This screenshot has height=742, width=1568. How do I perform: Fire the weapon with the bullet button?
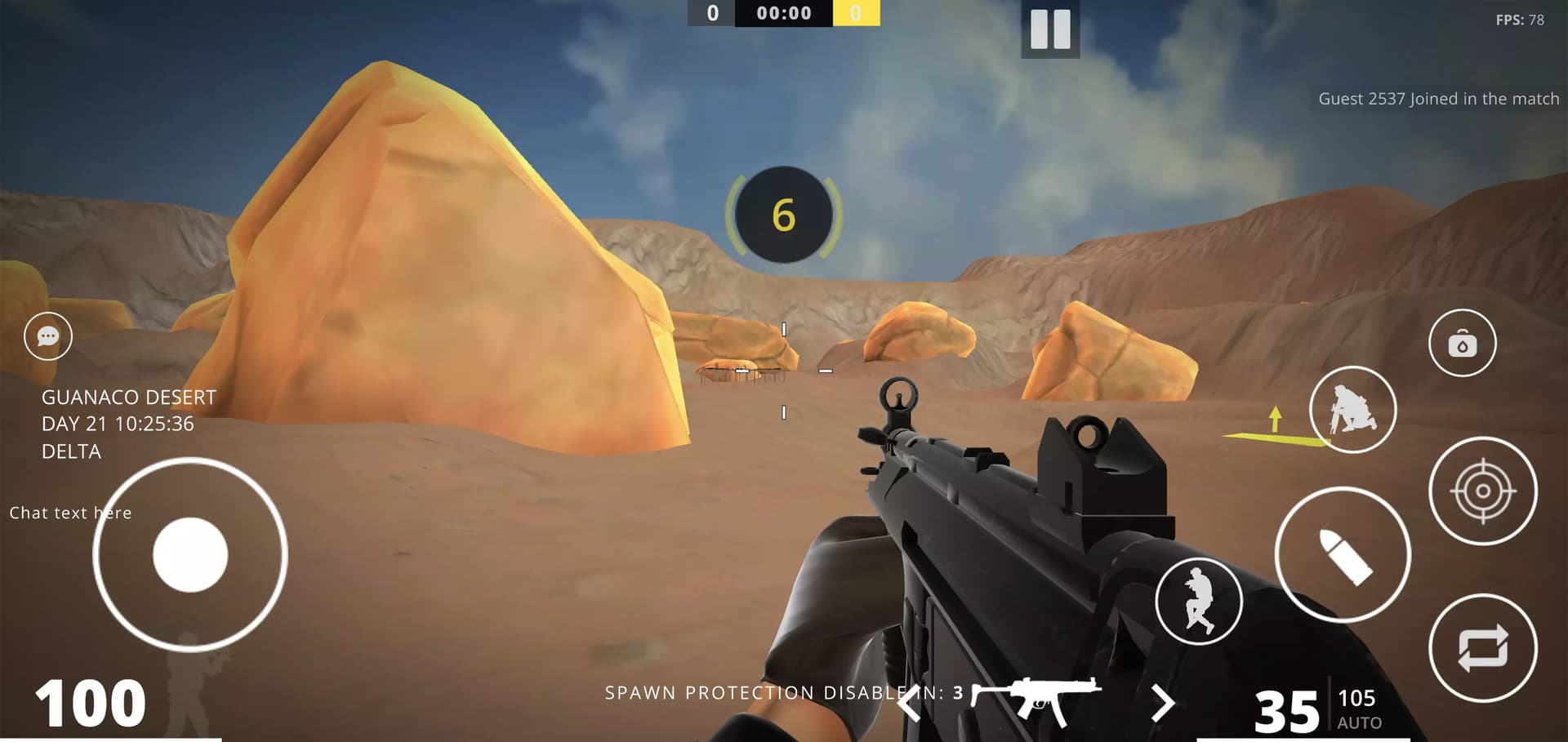click(x=1343, y=555)
